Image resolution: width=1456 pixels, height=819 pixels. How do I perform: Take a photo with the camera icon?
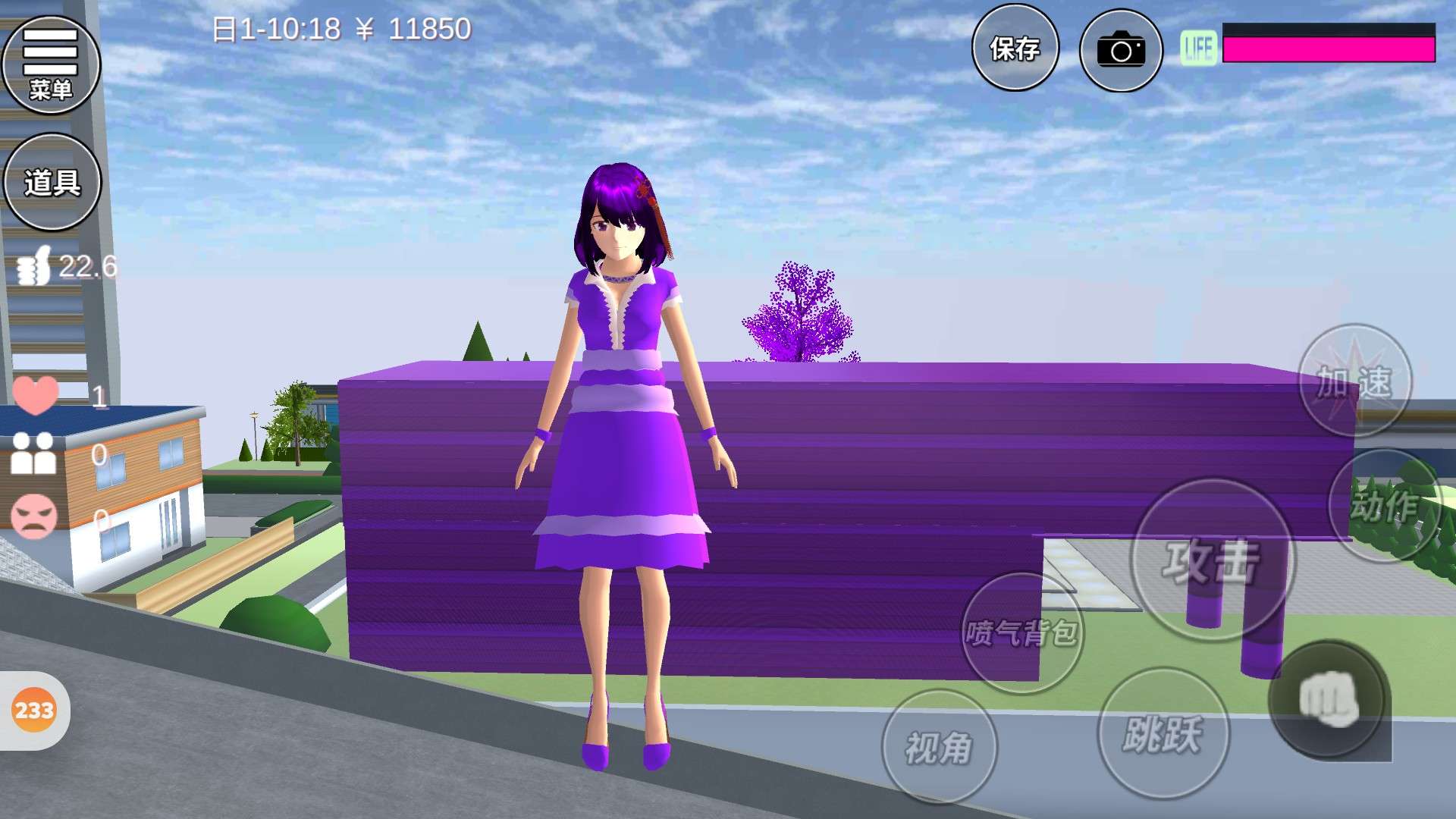click(1120, 51)
